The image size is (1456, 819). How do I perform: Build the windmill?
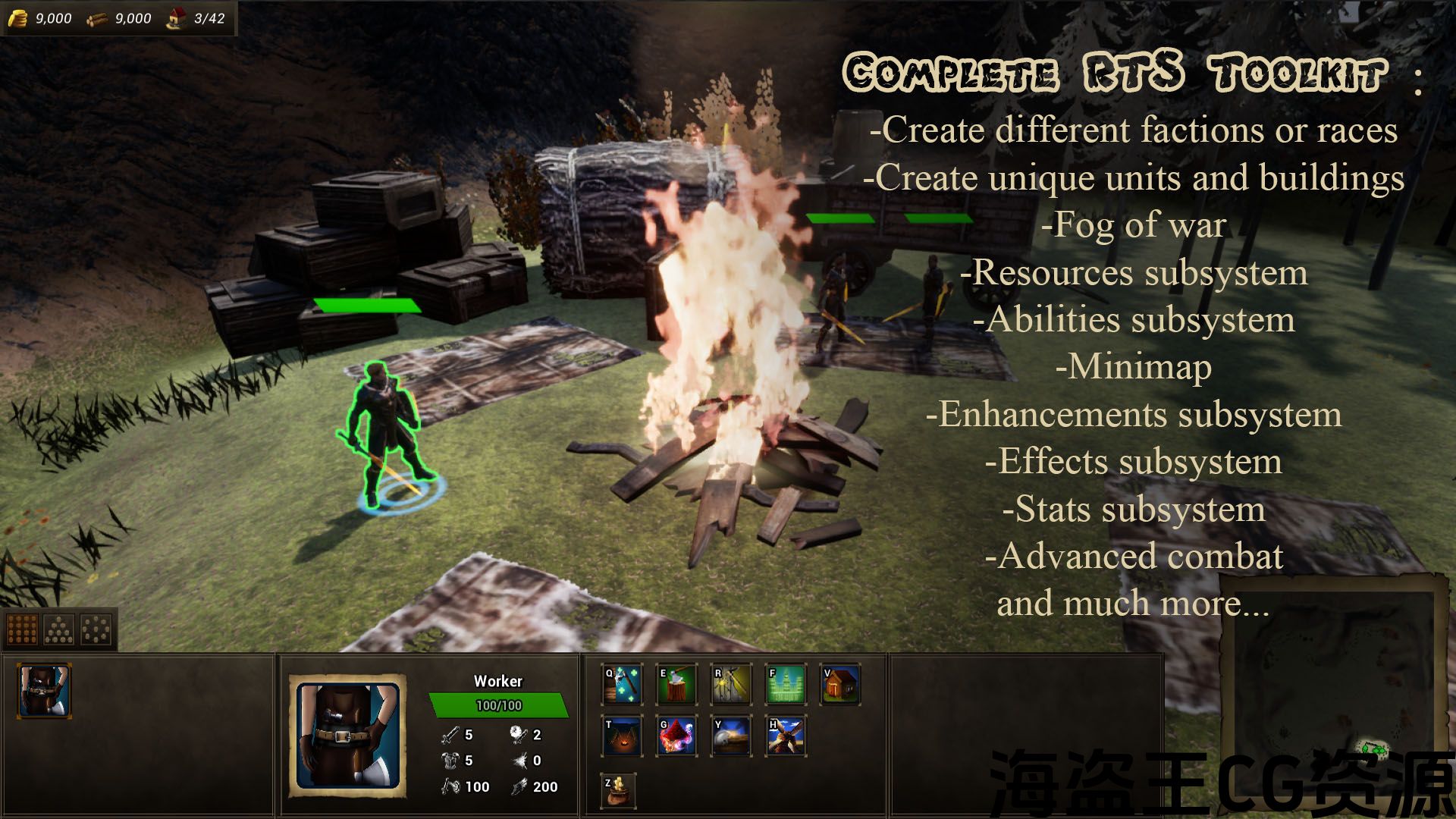tap(786, 736)
